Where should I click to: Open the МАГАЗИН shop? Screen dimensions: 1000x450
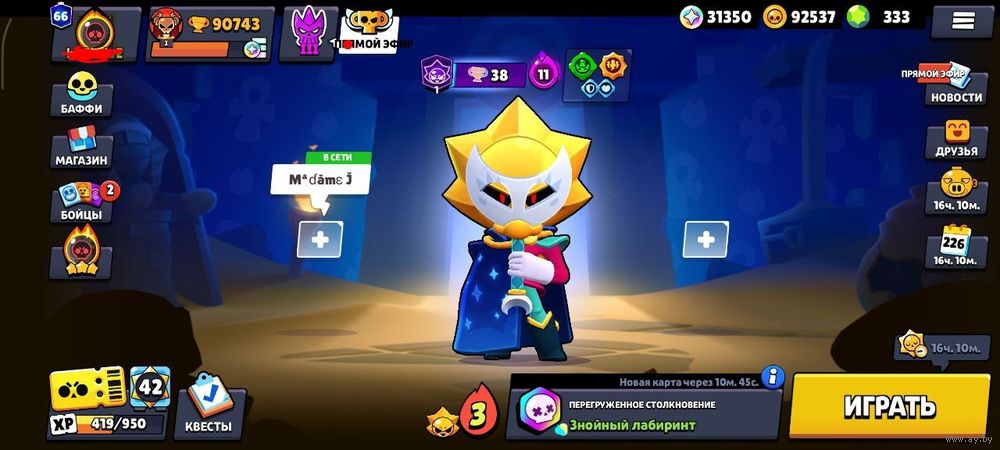click(81, 148)
